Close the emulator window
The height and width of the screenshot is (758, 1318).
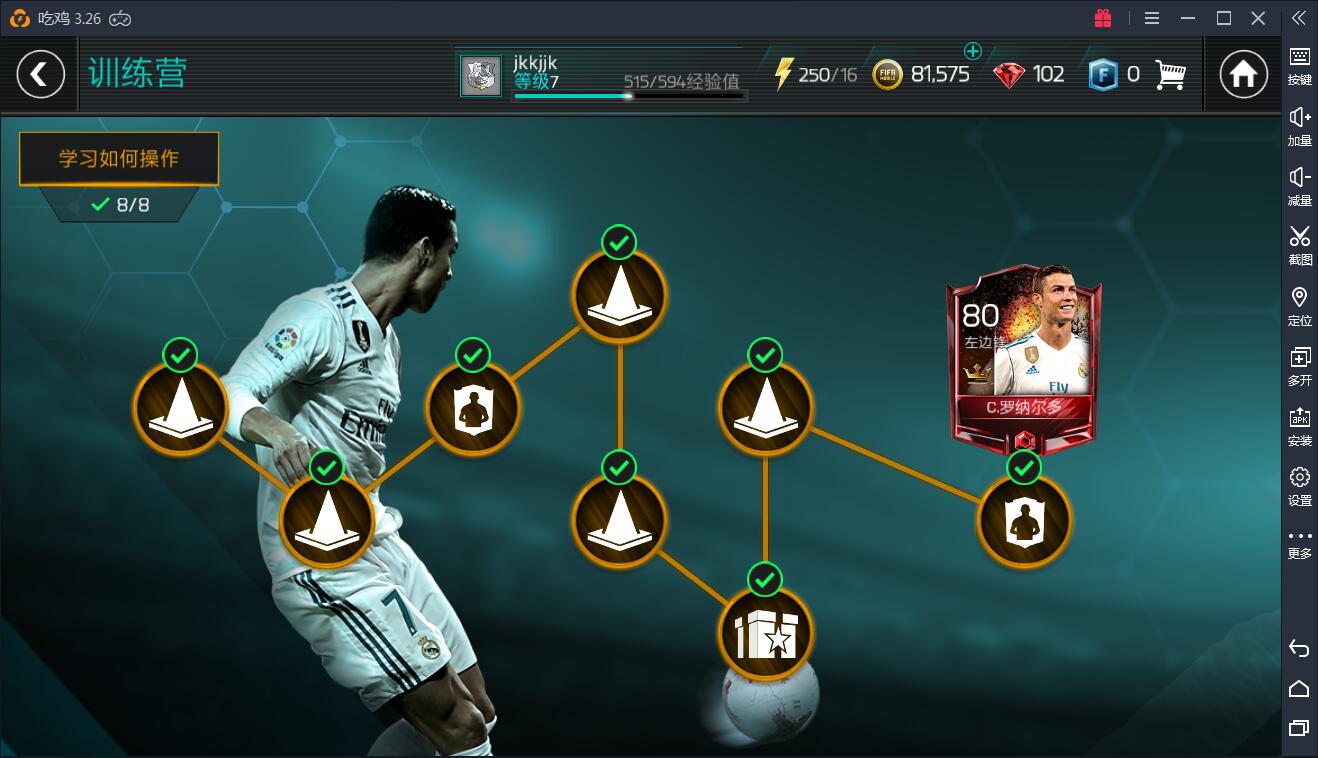tap(1259, 18)
